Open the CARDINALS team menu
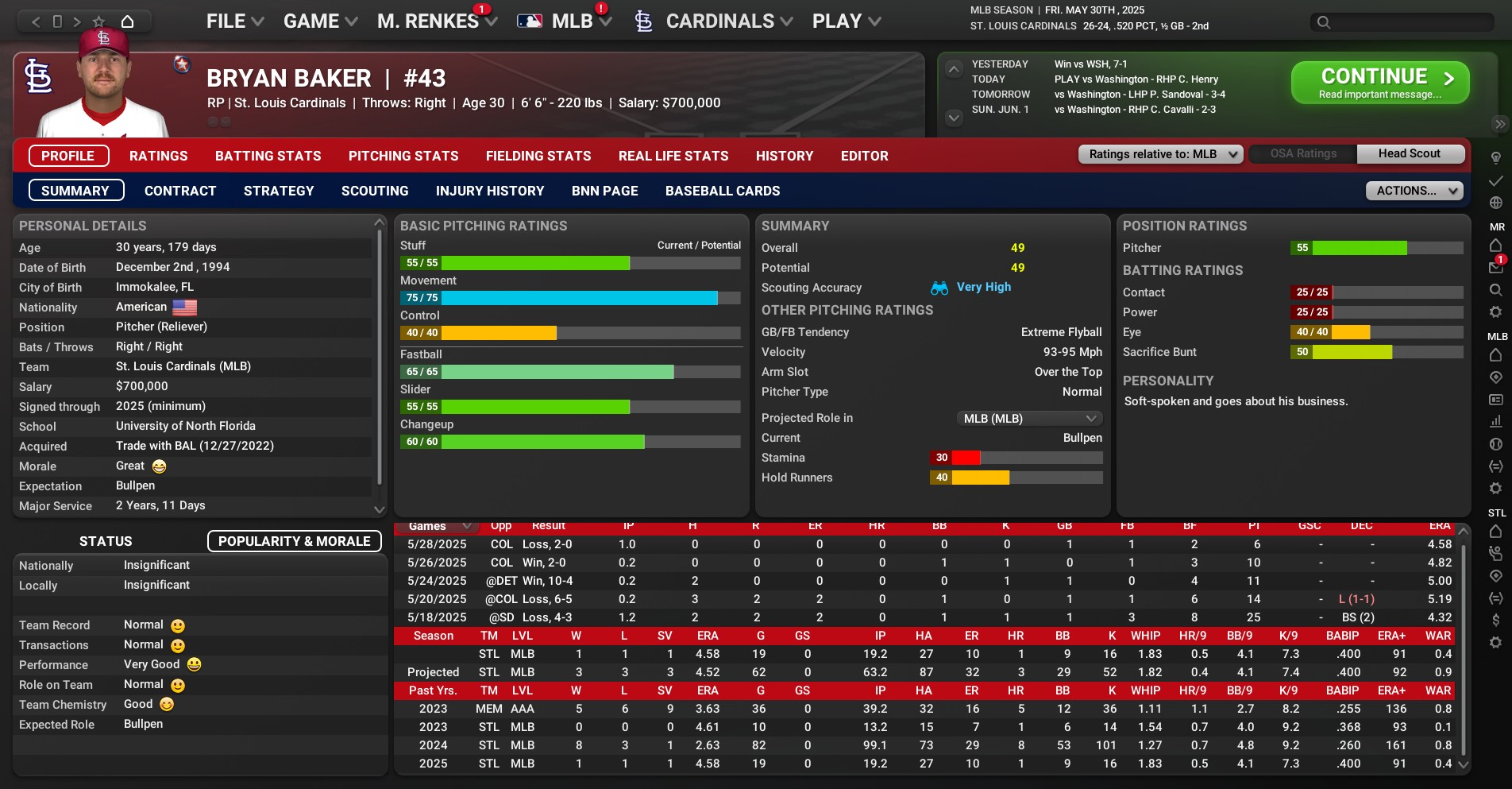This screenshot has height=789, width=1512. click(719, 21)
